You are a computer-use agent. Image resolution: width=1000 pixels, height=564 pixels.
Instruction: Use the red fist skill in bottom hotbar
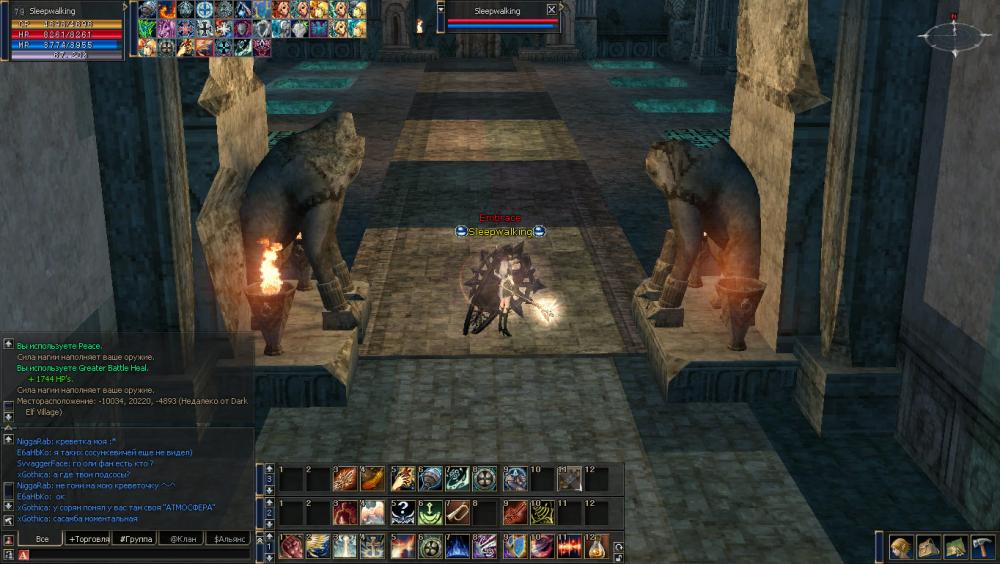coord(291,546)
